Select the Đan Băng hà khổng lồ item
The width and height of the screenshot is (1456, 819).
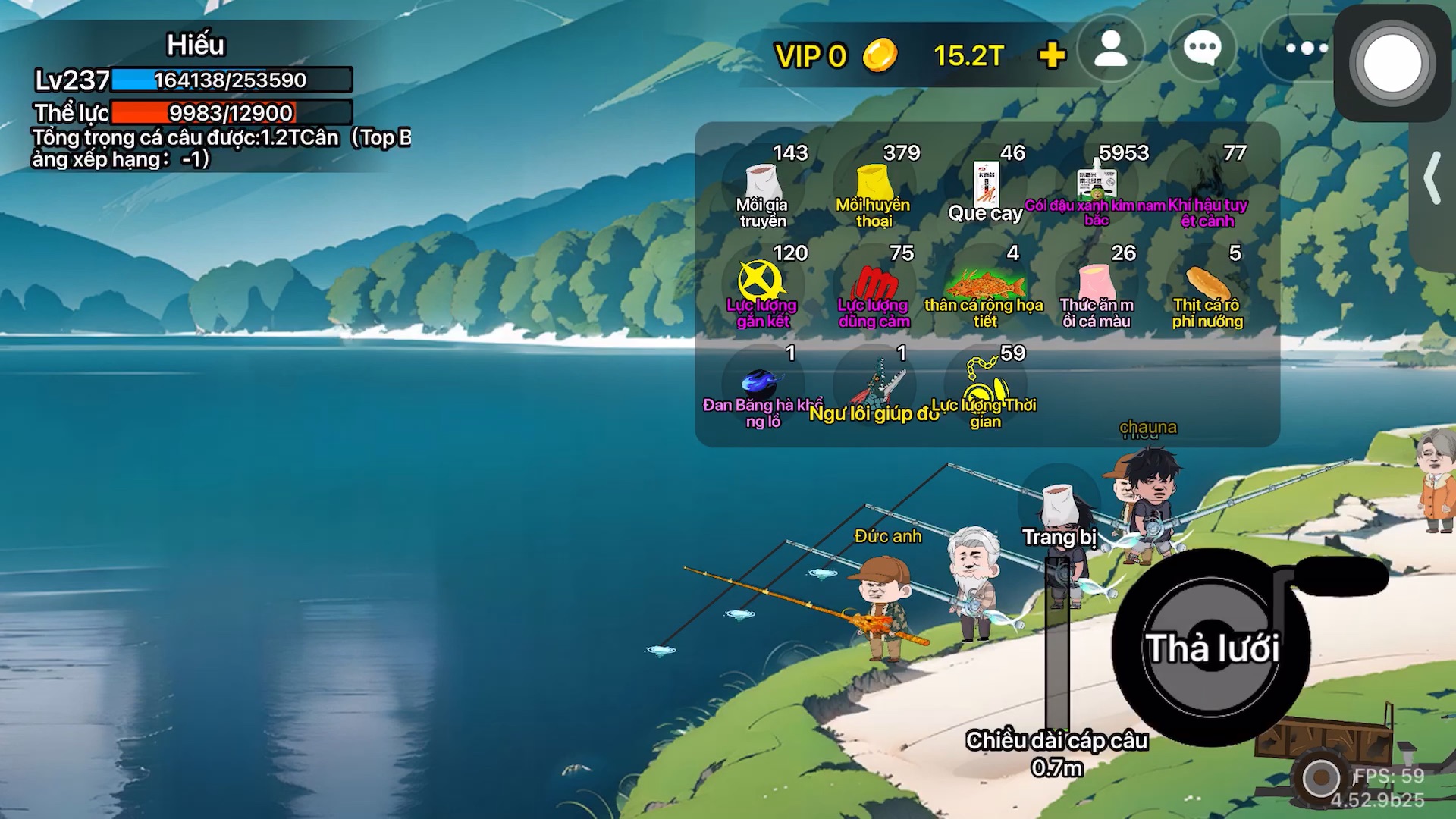[x=761, y=385]
